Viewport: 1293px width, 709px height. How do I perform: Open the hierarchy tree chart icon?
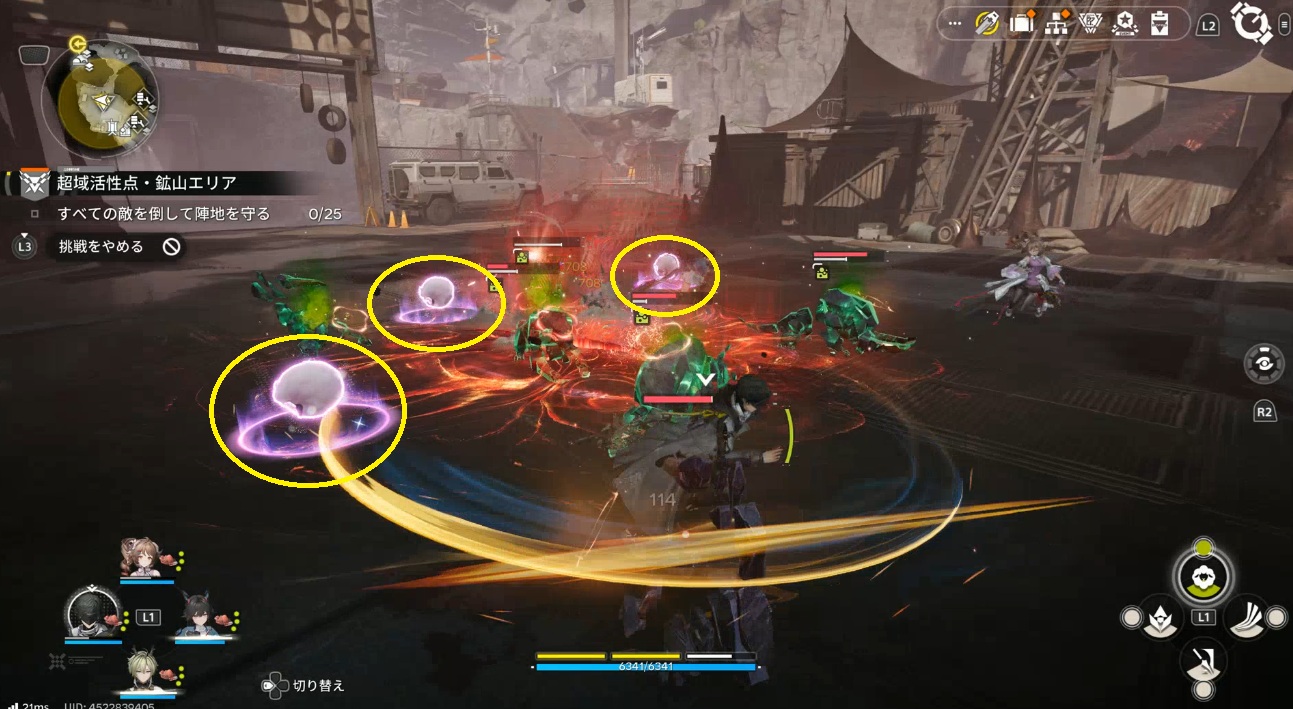point(1056,25)
